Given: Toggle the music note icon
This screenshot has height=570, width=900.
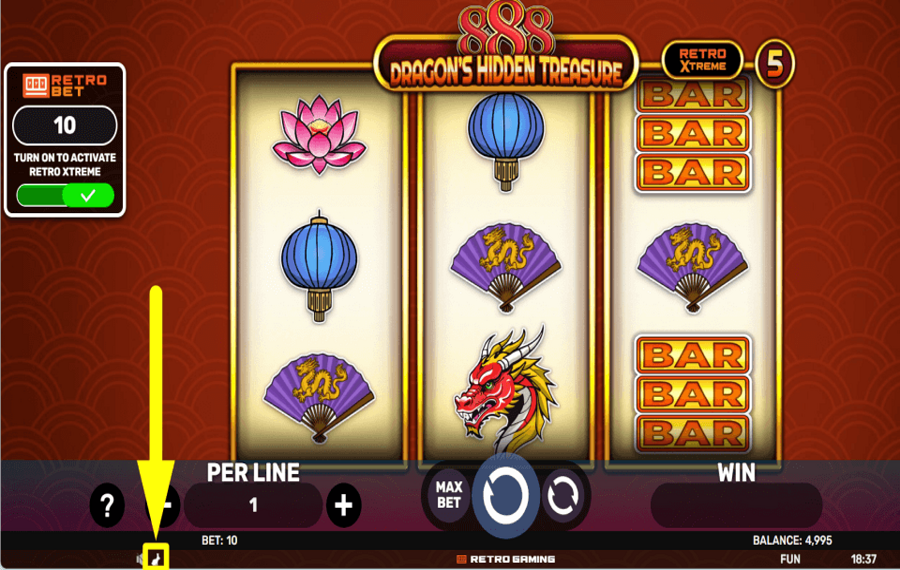Looking at the screenshot, I should coord(157,557).
